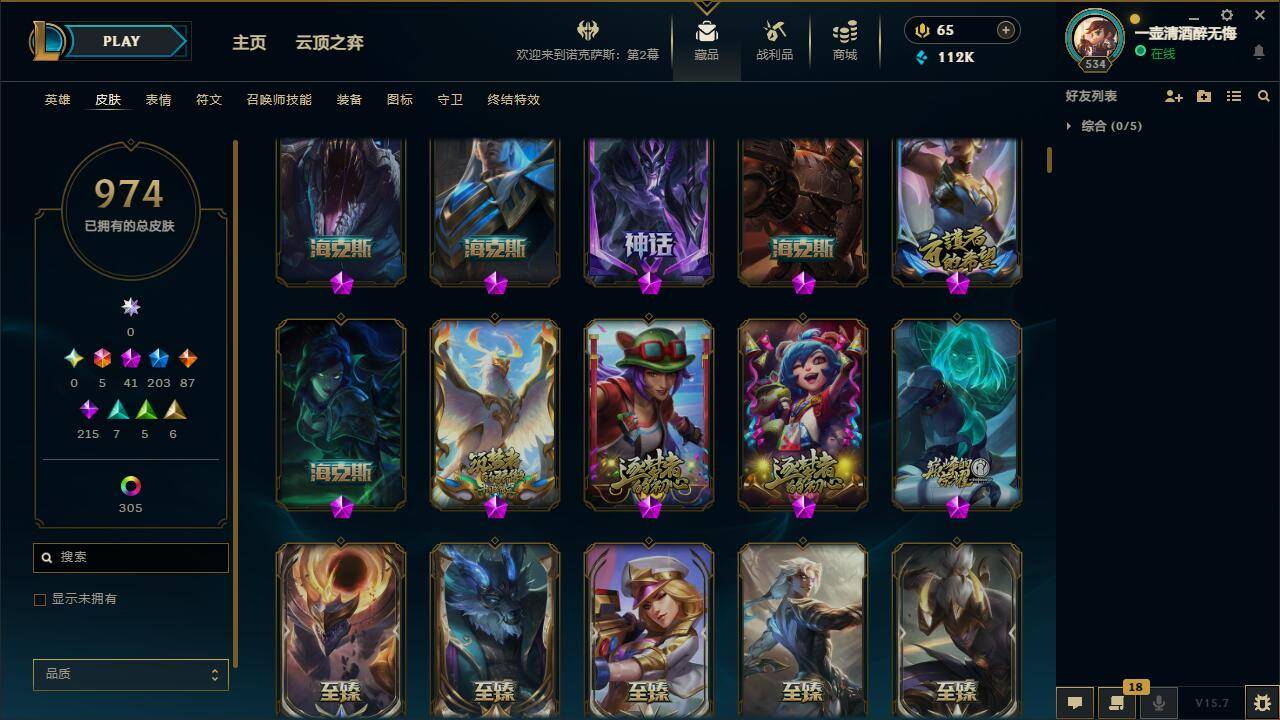Click into the skin search field
The width and height of the screenshot is (1280, 720).
pos(130,557)
